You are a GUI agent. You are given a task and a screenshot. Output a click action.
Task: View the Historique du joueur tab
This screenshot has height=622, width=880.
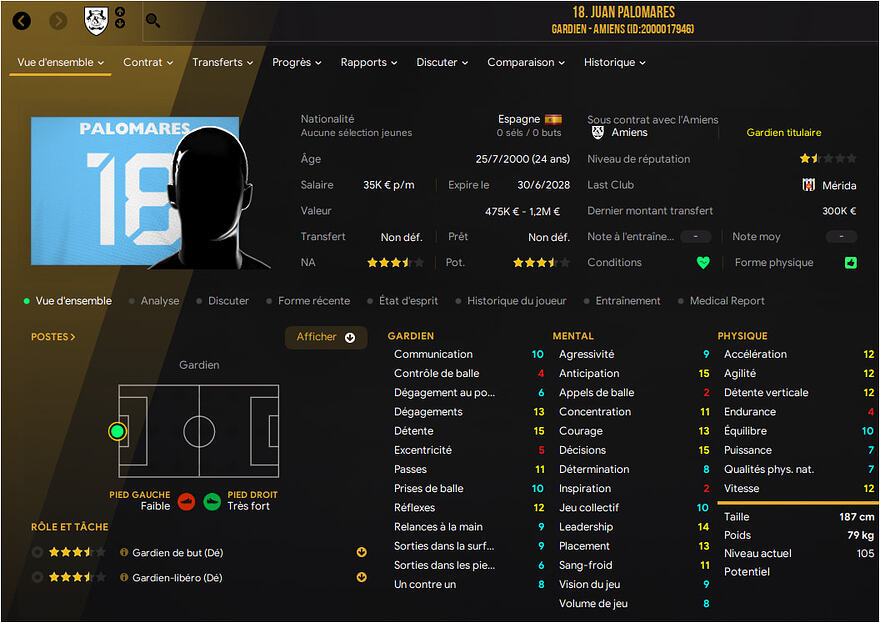[x=517, y=301]
